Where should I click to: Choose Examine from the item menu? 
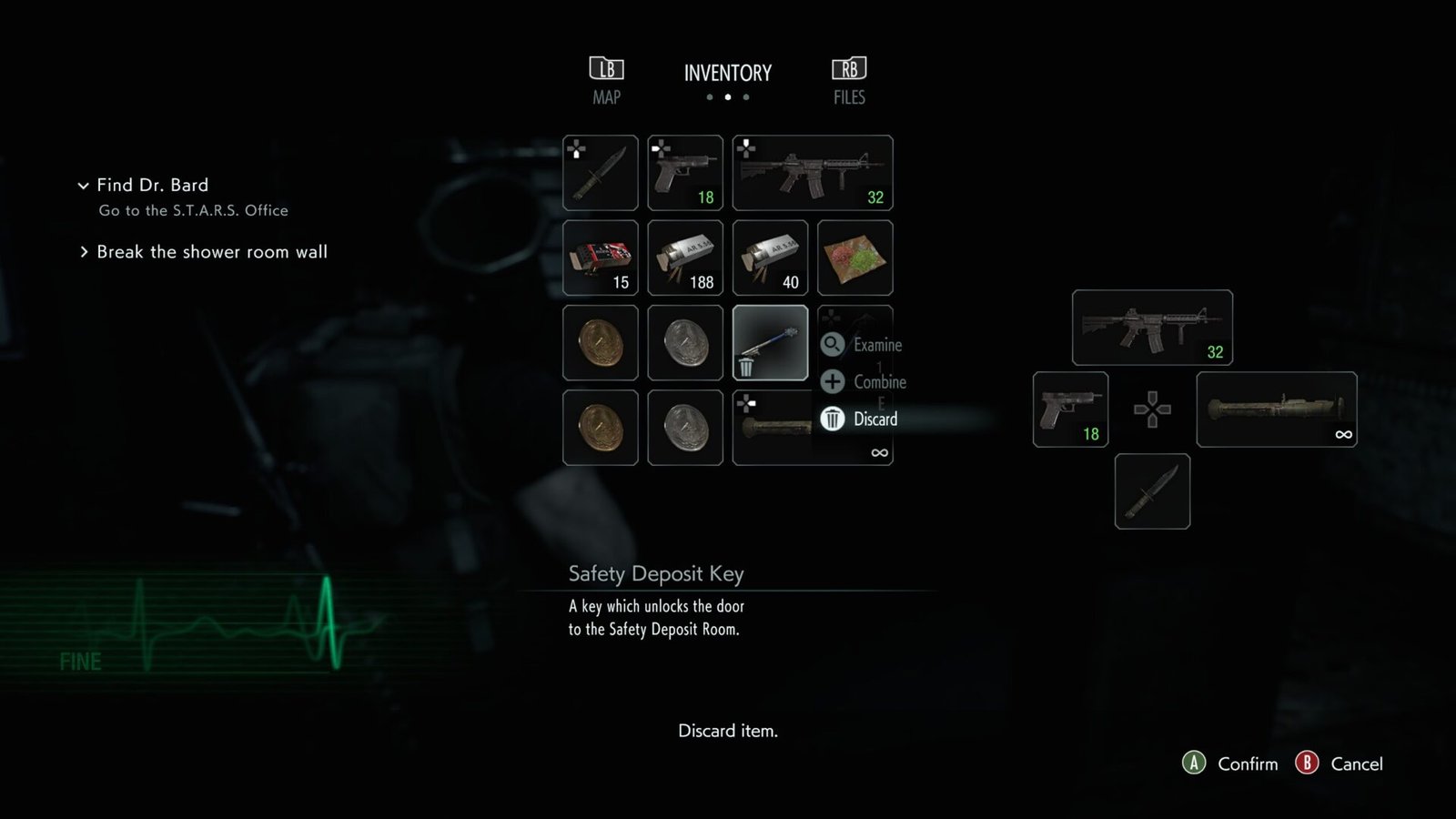(864, 346)
